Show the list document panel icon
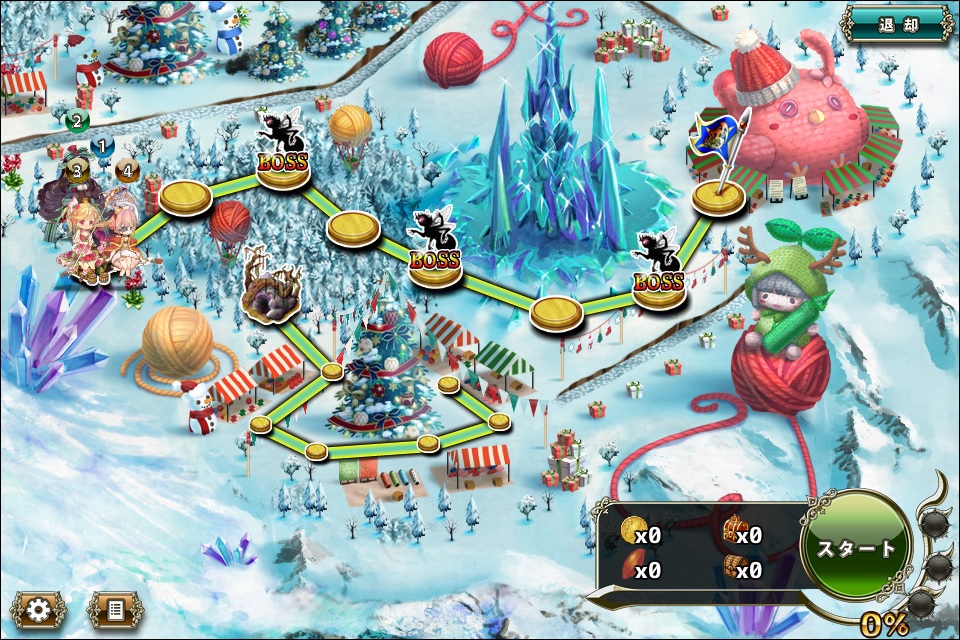960x640 pixels. [113, 608]
